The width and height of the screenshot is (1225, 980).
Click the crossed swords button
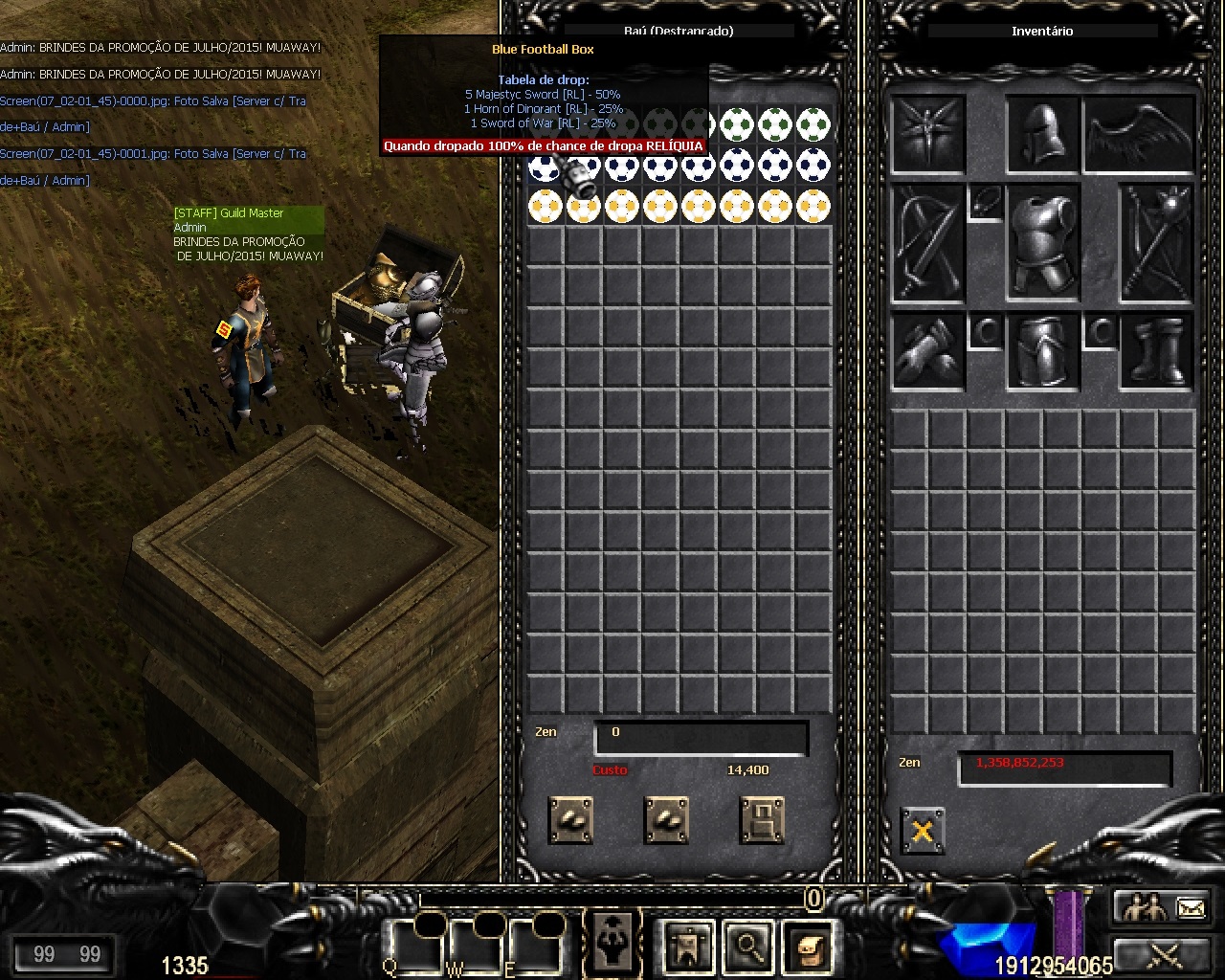click(x=1162, y=954)
